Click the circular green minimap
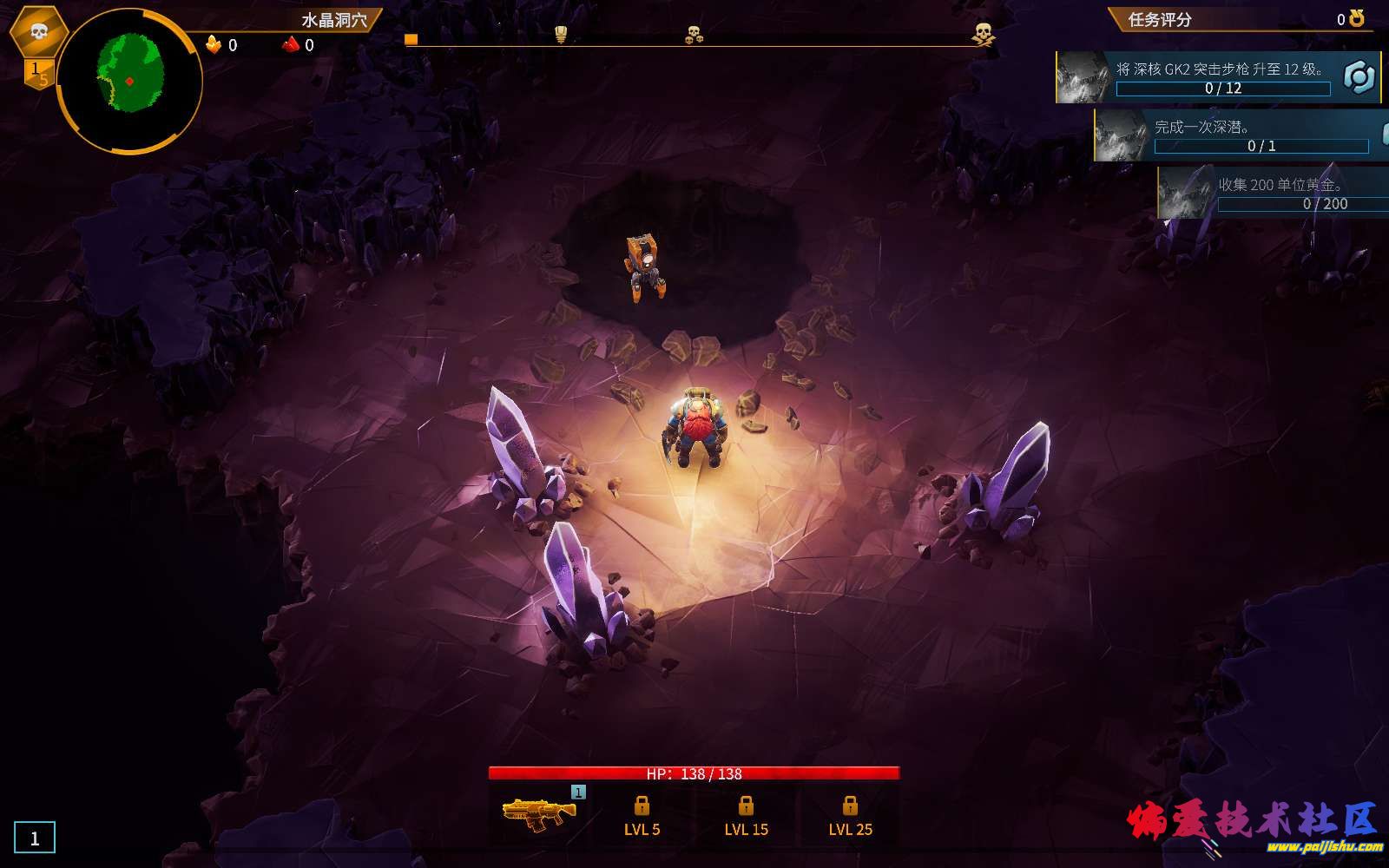 129,81
